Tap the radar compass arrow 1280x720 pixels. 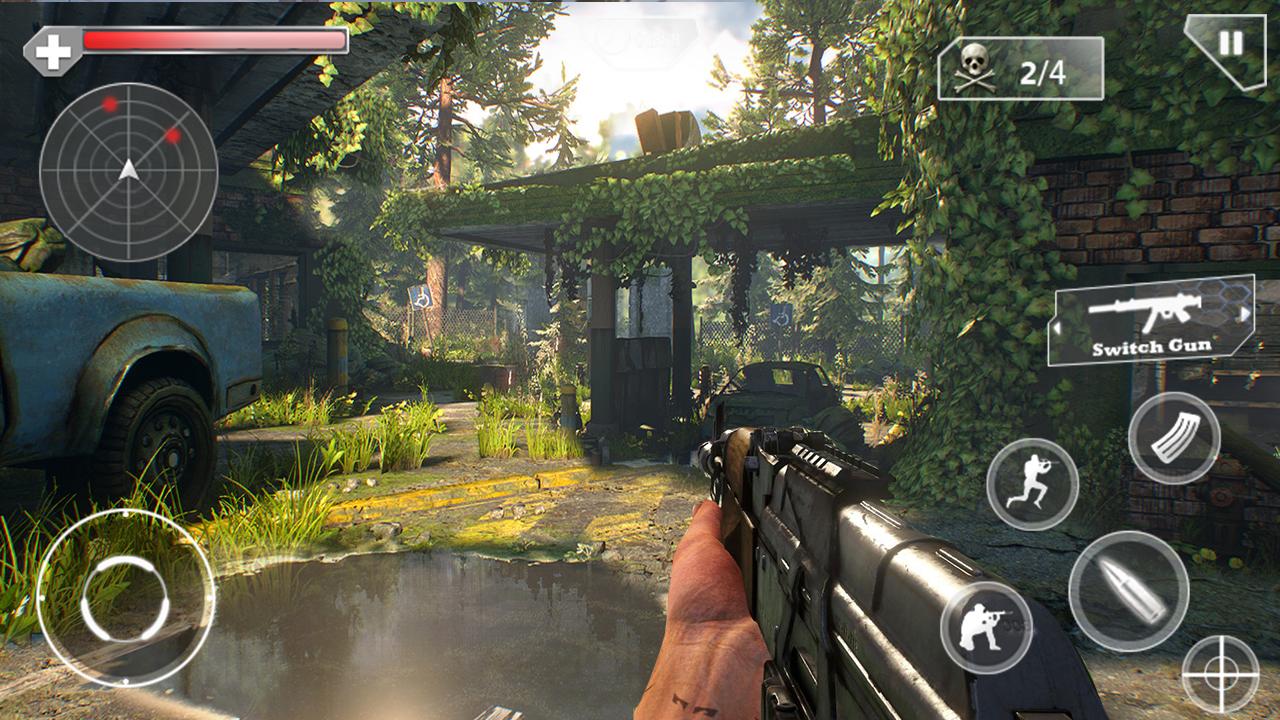point(128,172)
